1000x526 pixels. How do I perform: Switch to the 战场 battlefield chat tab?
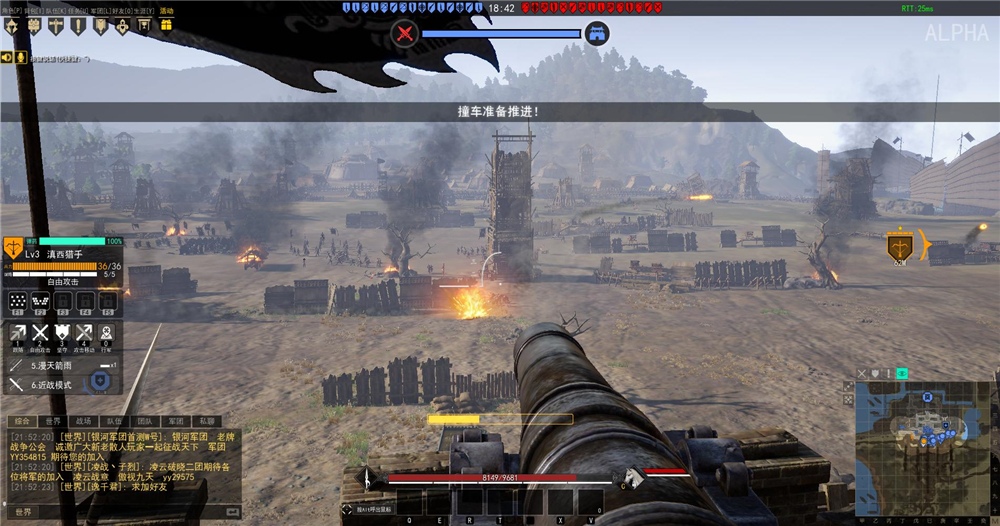pyautogui.click(x=83, y=422)
